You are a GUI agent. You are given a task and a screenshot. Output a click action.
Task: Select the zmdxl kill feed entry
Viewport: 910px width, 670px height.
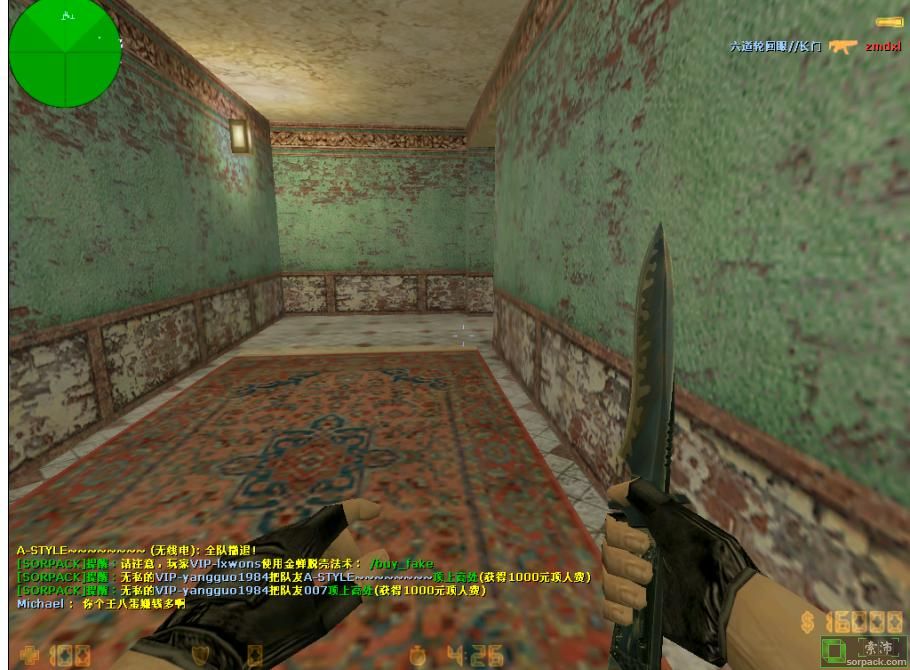(x=882, y=46)
